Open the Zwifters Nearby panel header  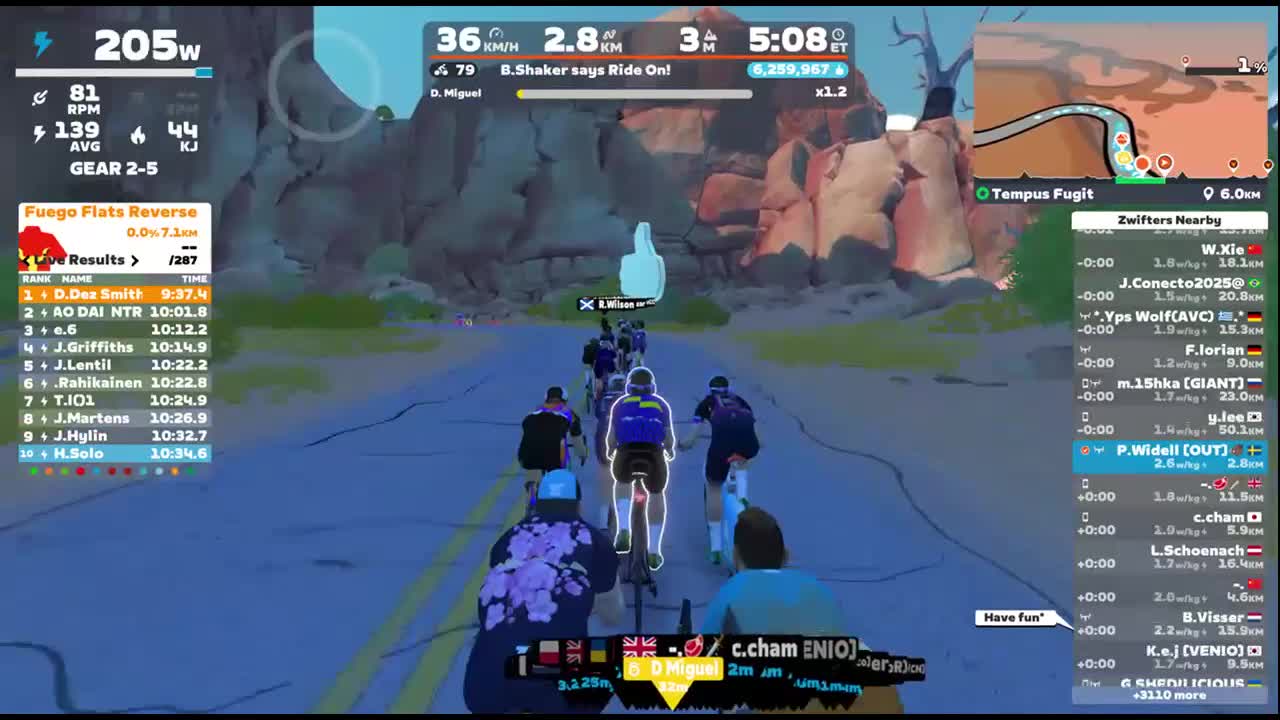pyautogui.click(x=1170, y=220)
